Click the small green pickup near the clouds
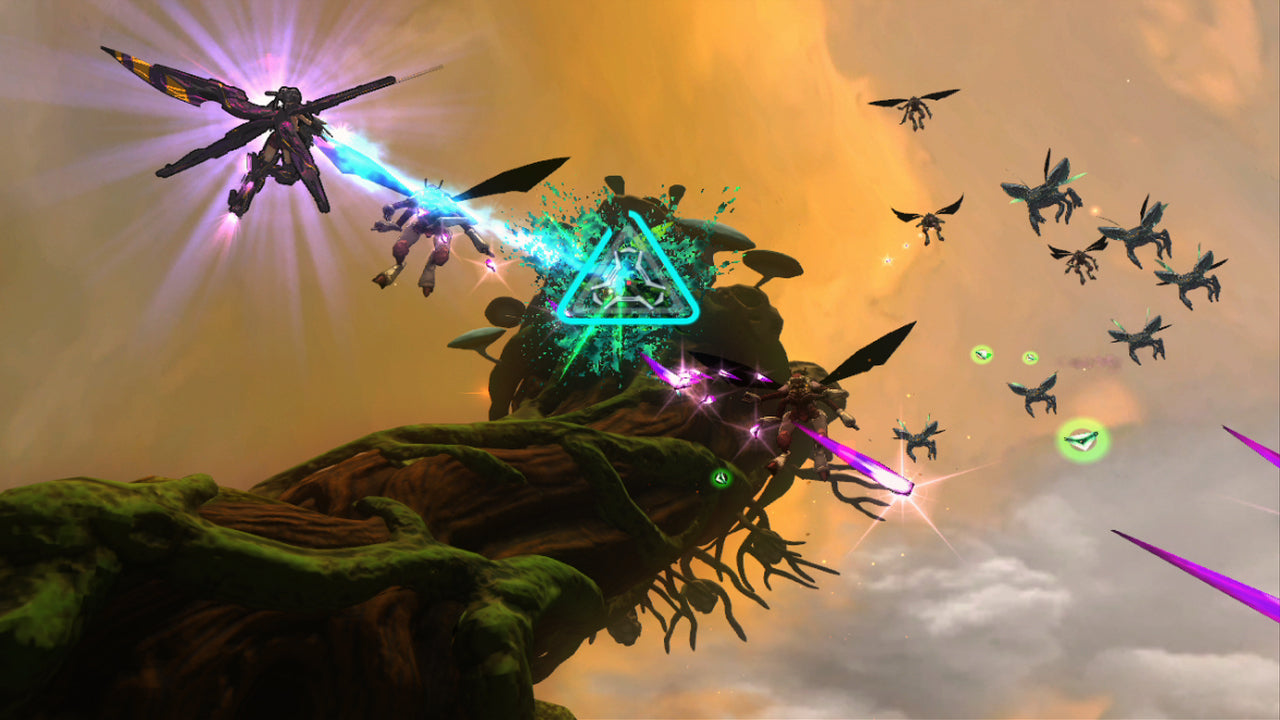 (x=1030, y=356)
